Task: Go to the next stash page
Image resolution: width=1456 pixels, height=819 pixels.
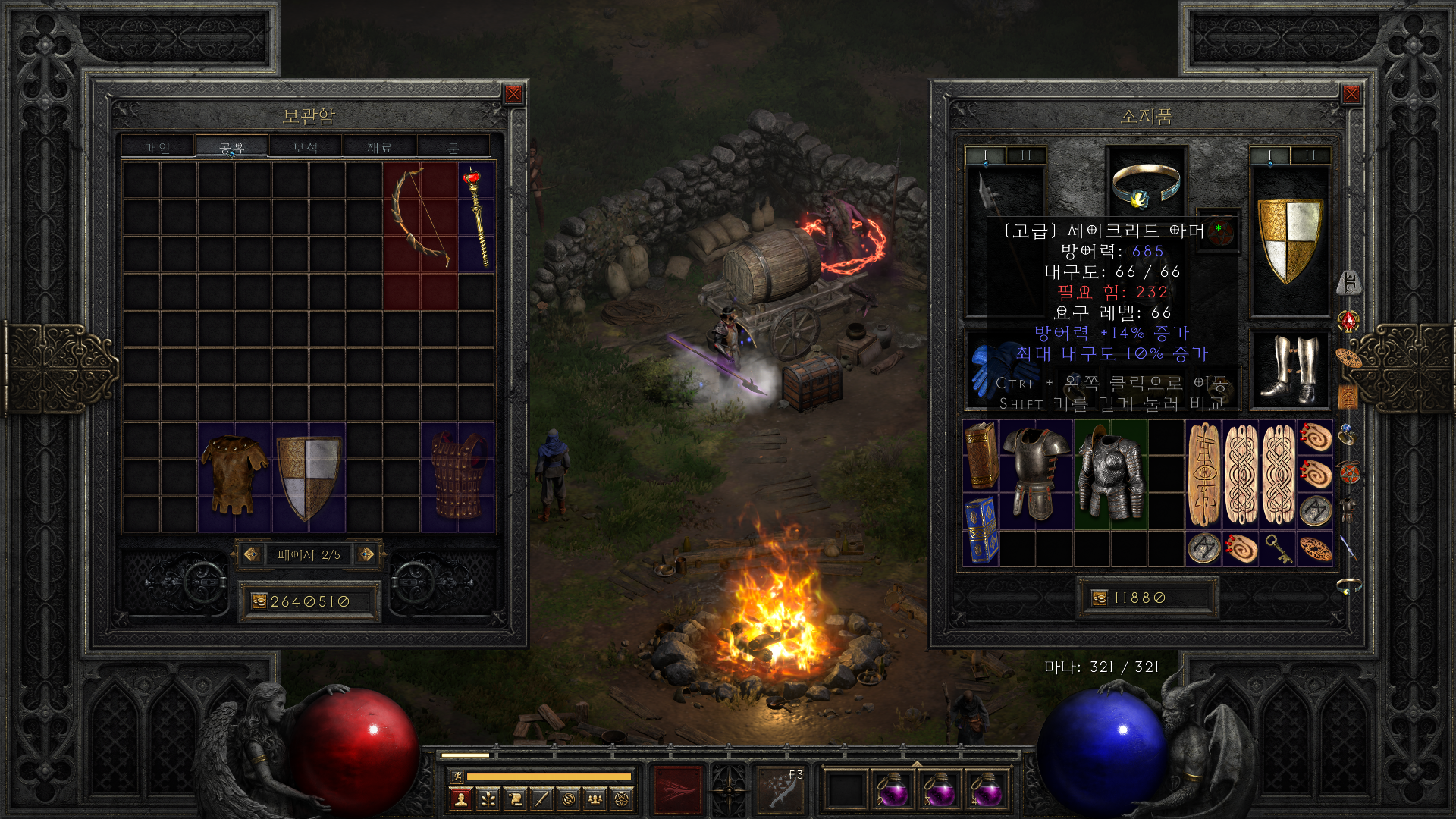Action: pyautogui.click(x=366, y=554)
